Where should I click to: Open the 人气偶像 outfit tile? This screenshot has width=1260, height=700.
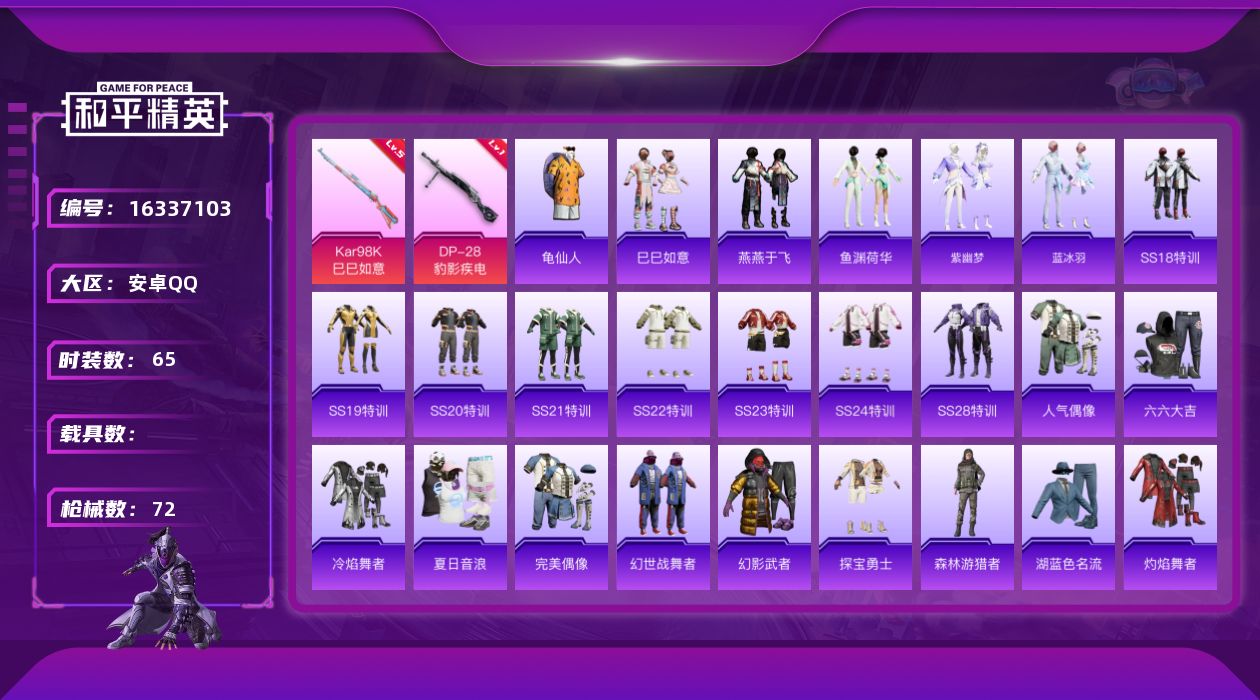pos(1068,364)
